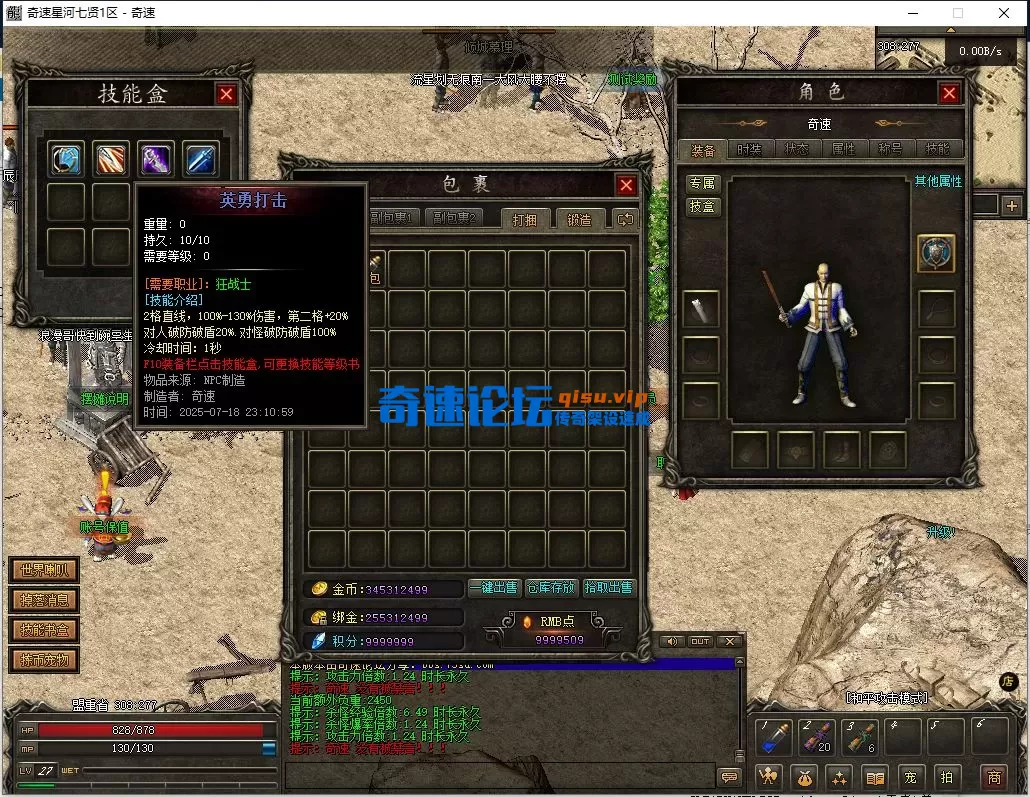Viewport: 1030px width, 797px height.
Task: Click the 打捆 bundle button in inventory
Action: click(525, 219)
